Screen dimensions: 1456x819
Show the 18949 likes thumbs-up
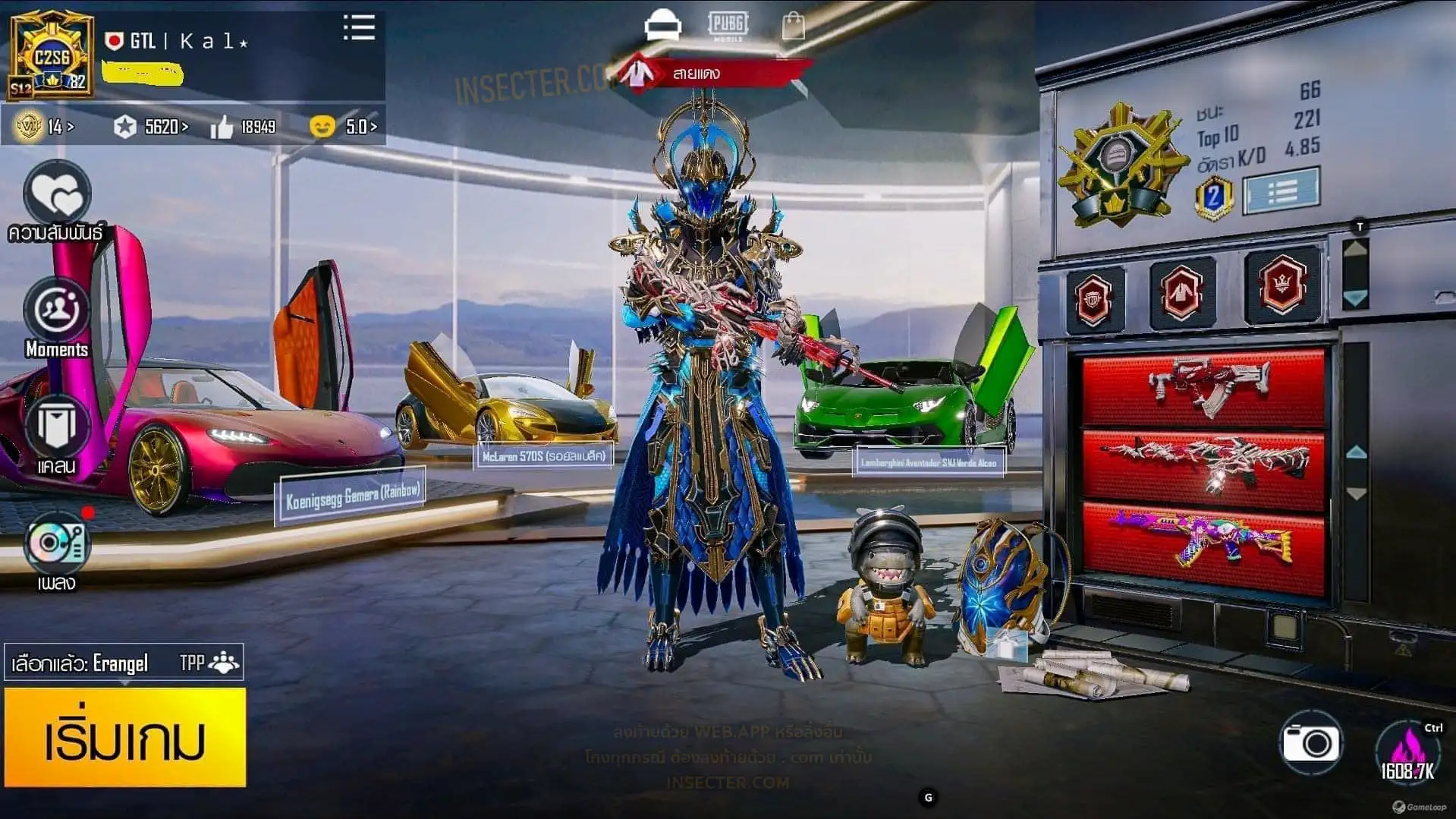(x=244, y=127)
